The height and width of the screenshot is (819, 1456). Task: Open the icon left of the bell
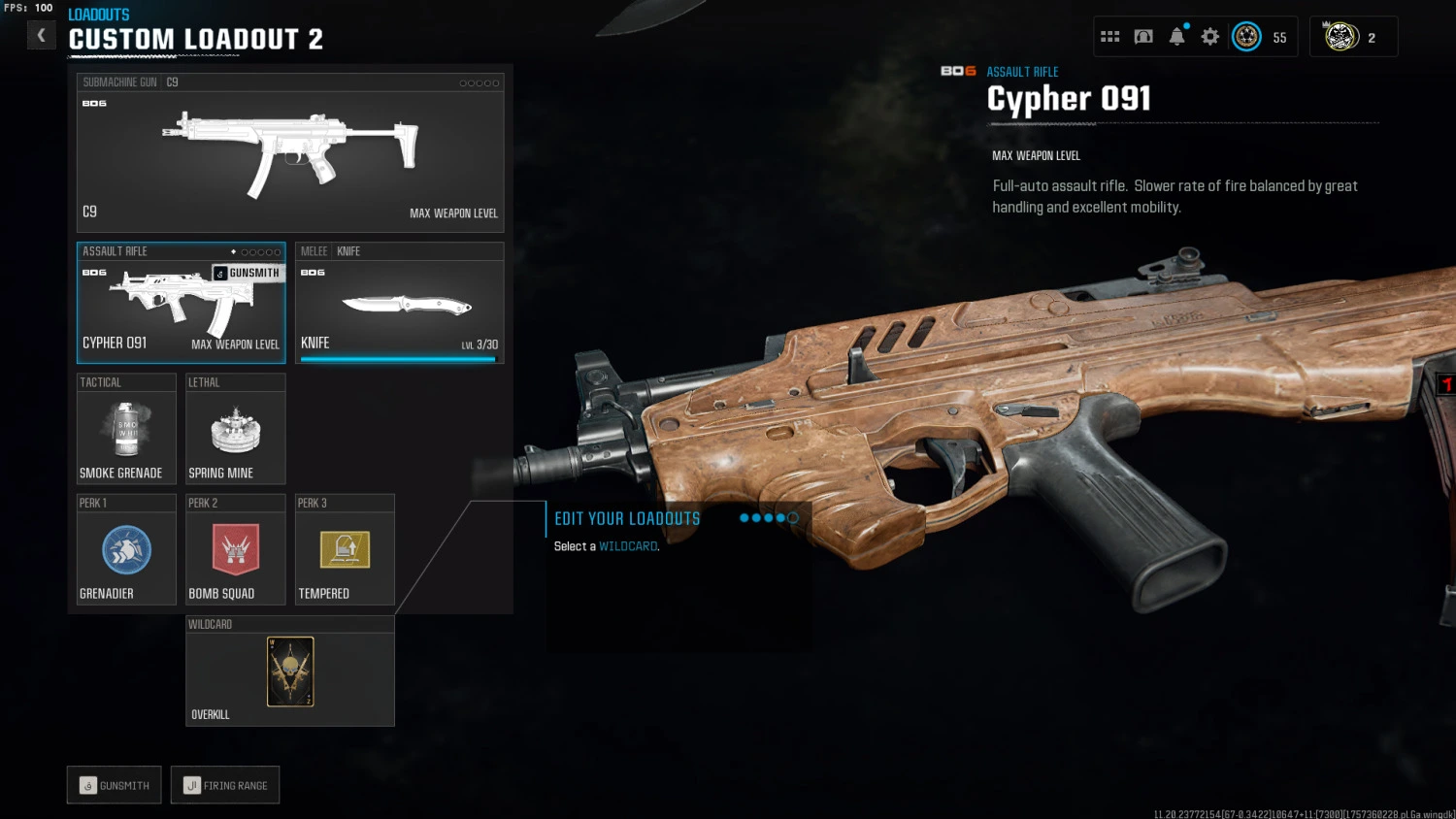click(x=1143, y=37)
